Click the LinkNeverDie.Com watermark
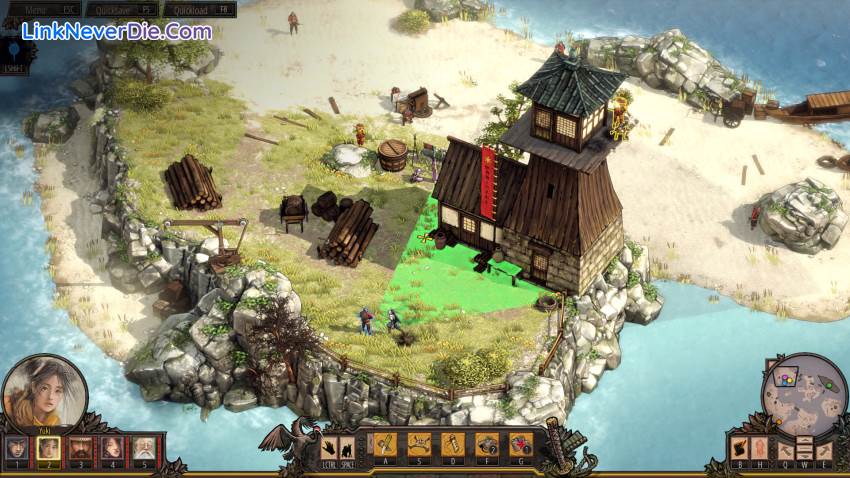This screenshot has width=850, height=478. point(117,31)
